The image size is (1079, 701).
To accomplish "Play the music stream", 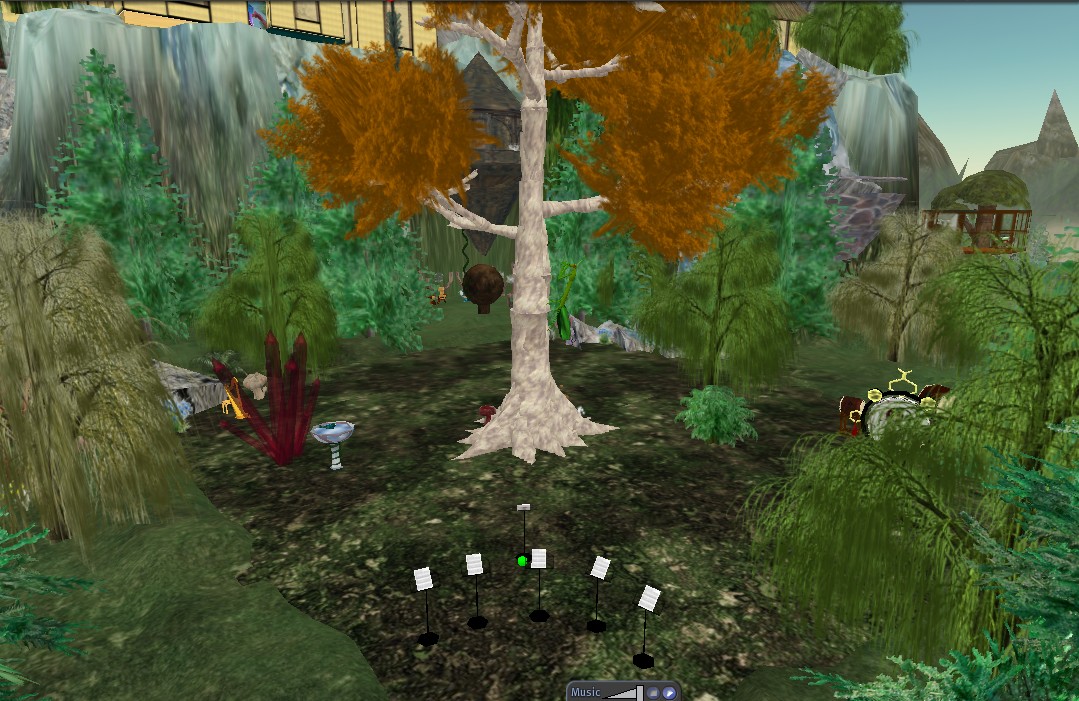I will tap(669, 692).
